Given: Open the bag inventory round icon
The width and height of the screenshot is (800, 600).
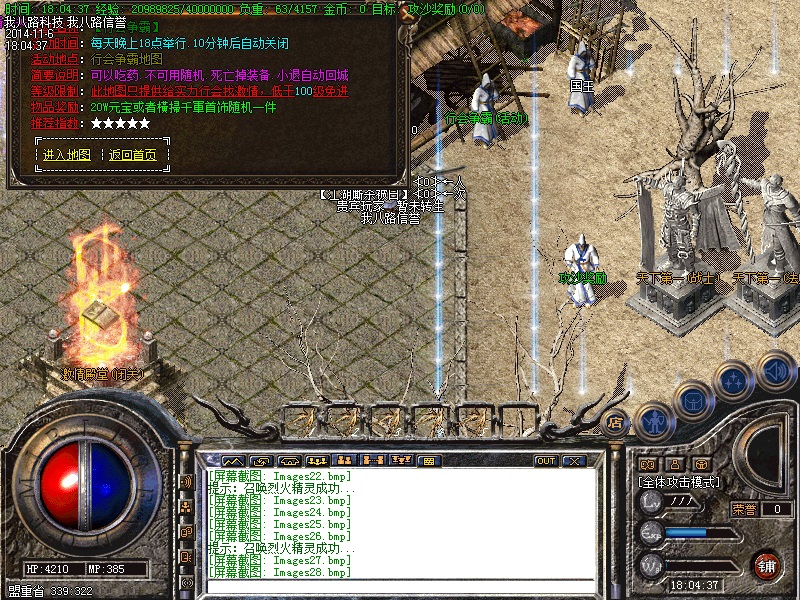Looking at the screenshot, I should pyautogui.click(x=693, y=402).
